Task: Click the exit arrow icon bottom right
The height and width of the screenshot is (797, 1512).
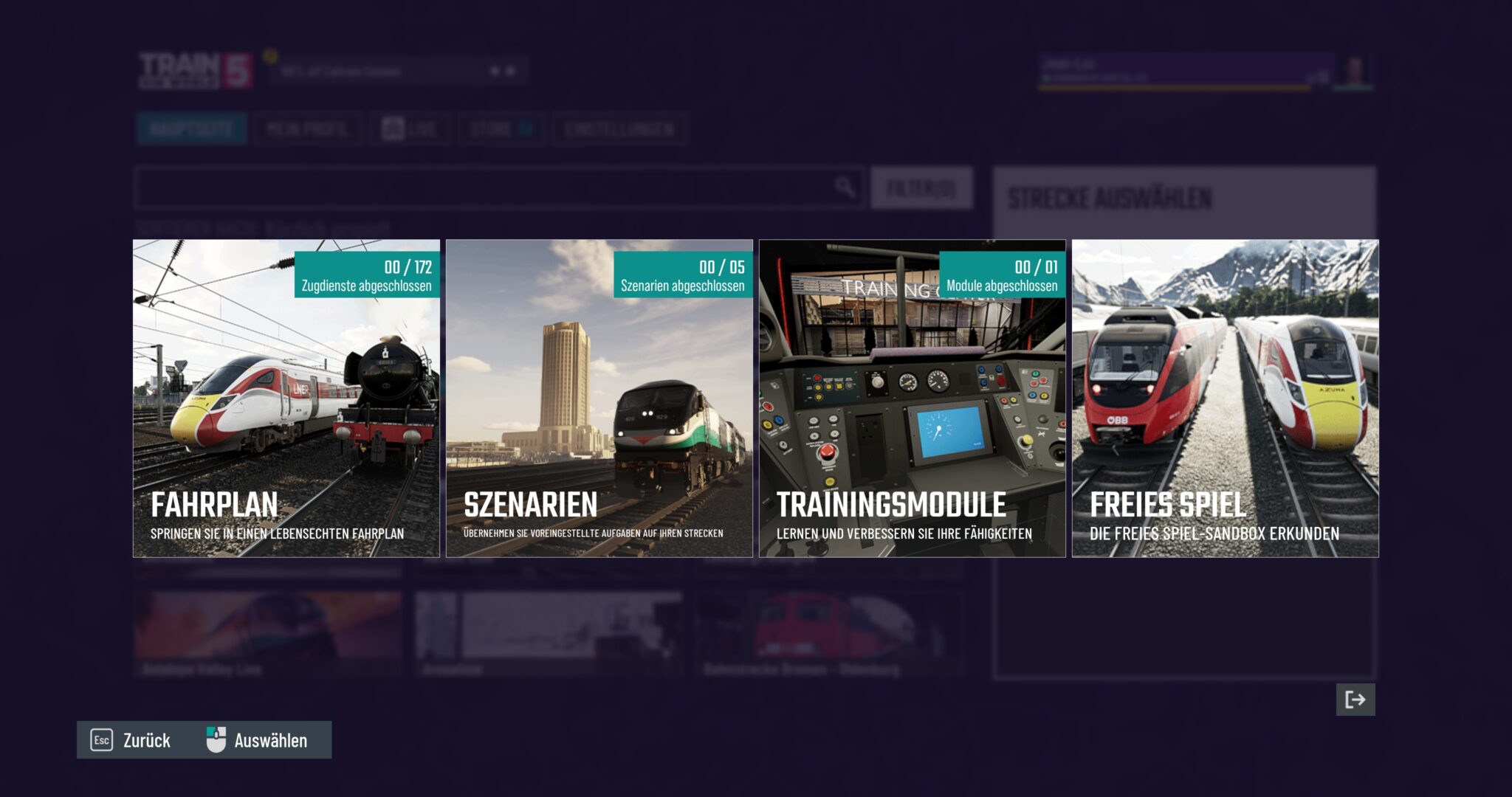Action: (1356, 700)
